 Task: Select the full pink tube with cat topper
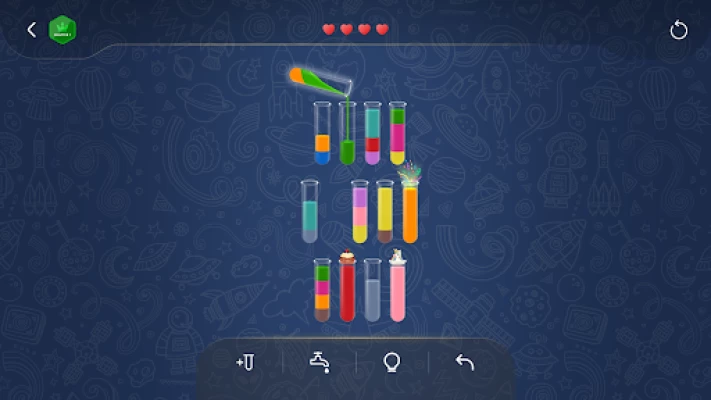tap(397, 291)
